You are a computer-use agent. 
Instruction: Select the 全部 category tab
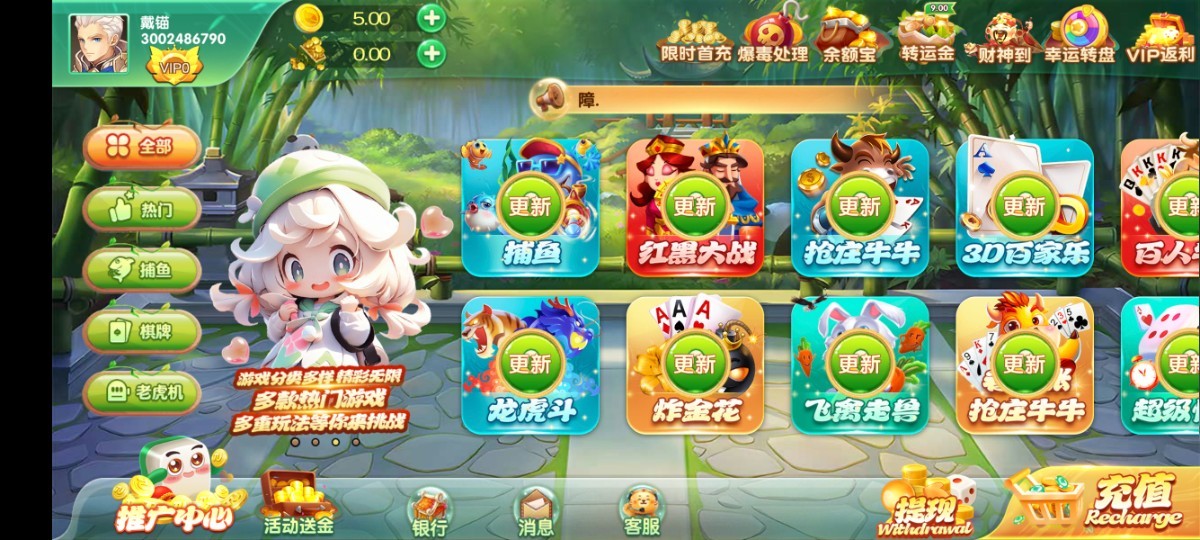(142, 147)
